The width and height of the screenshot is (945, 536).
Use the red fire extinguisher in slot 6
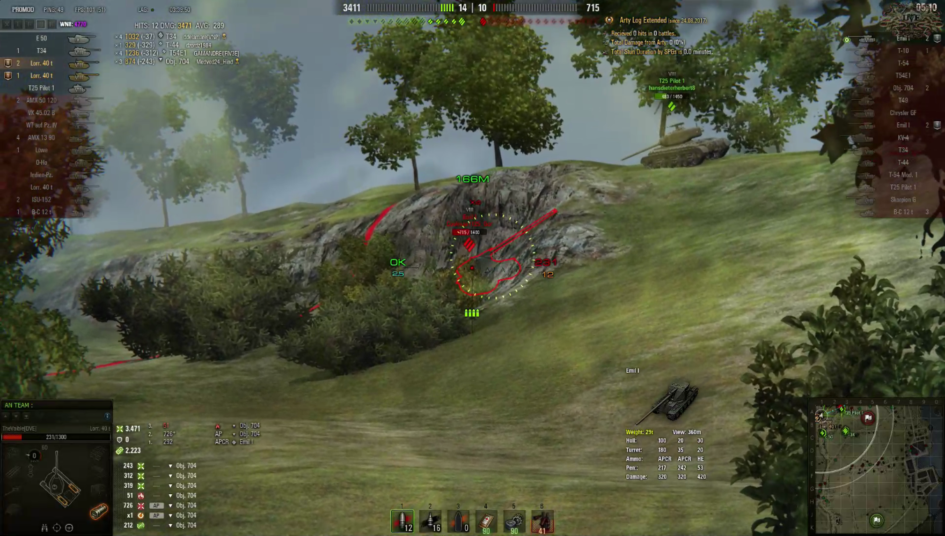click(x=542, y=521)
